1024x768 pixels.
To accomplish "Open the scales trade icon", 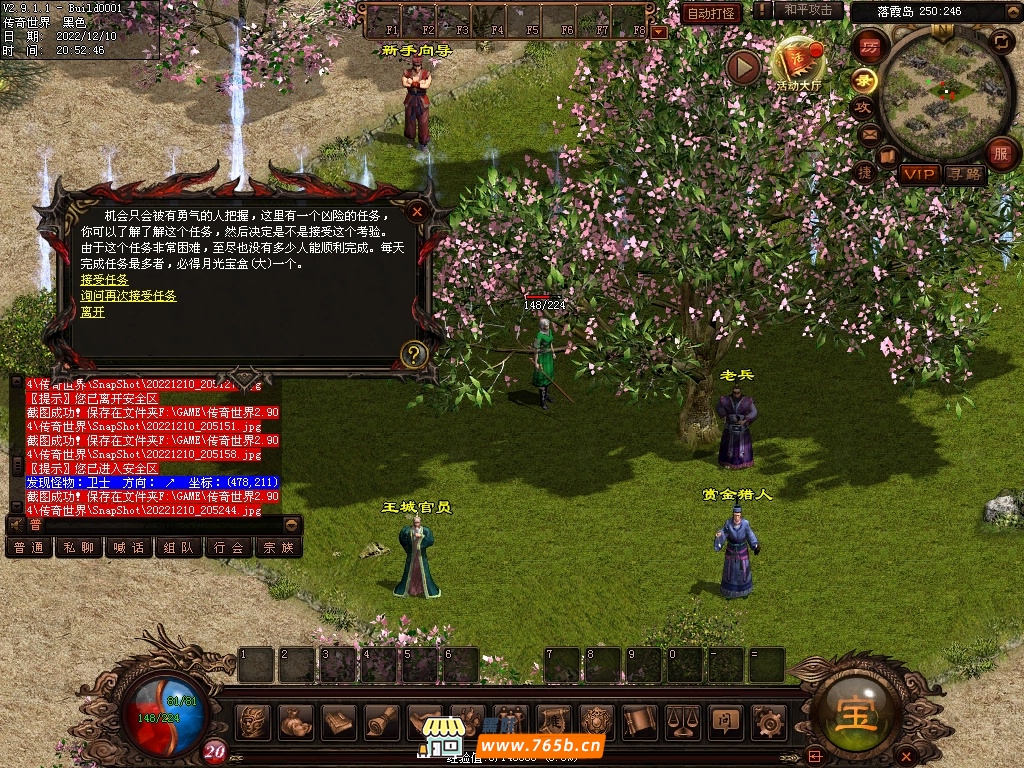I will click(683, 720).
